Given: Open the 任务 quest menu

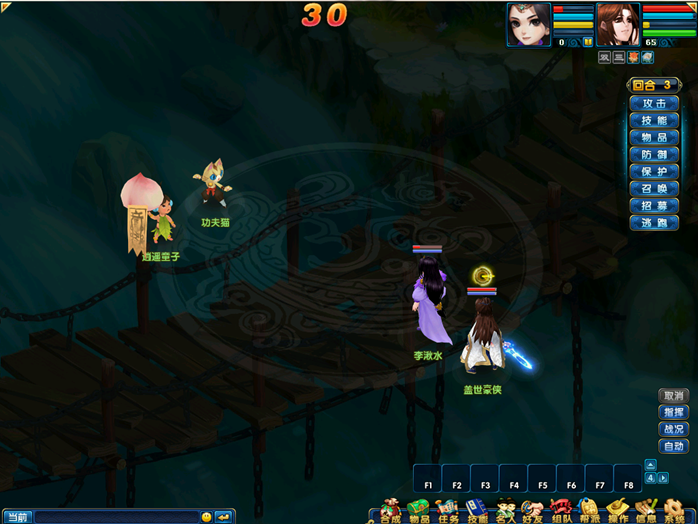Looking at the screenshot, I should tap(446, 511).
